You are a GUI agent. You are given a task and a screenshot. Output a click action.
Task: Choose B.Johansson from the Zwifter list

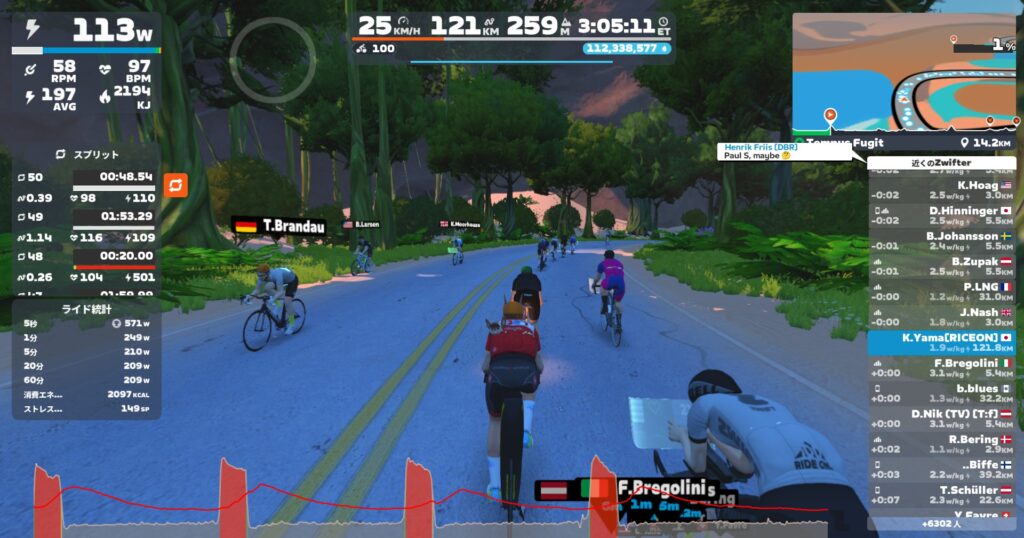941,241
